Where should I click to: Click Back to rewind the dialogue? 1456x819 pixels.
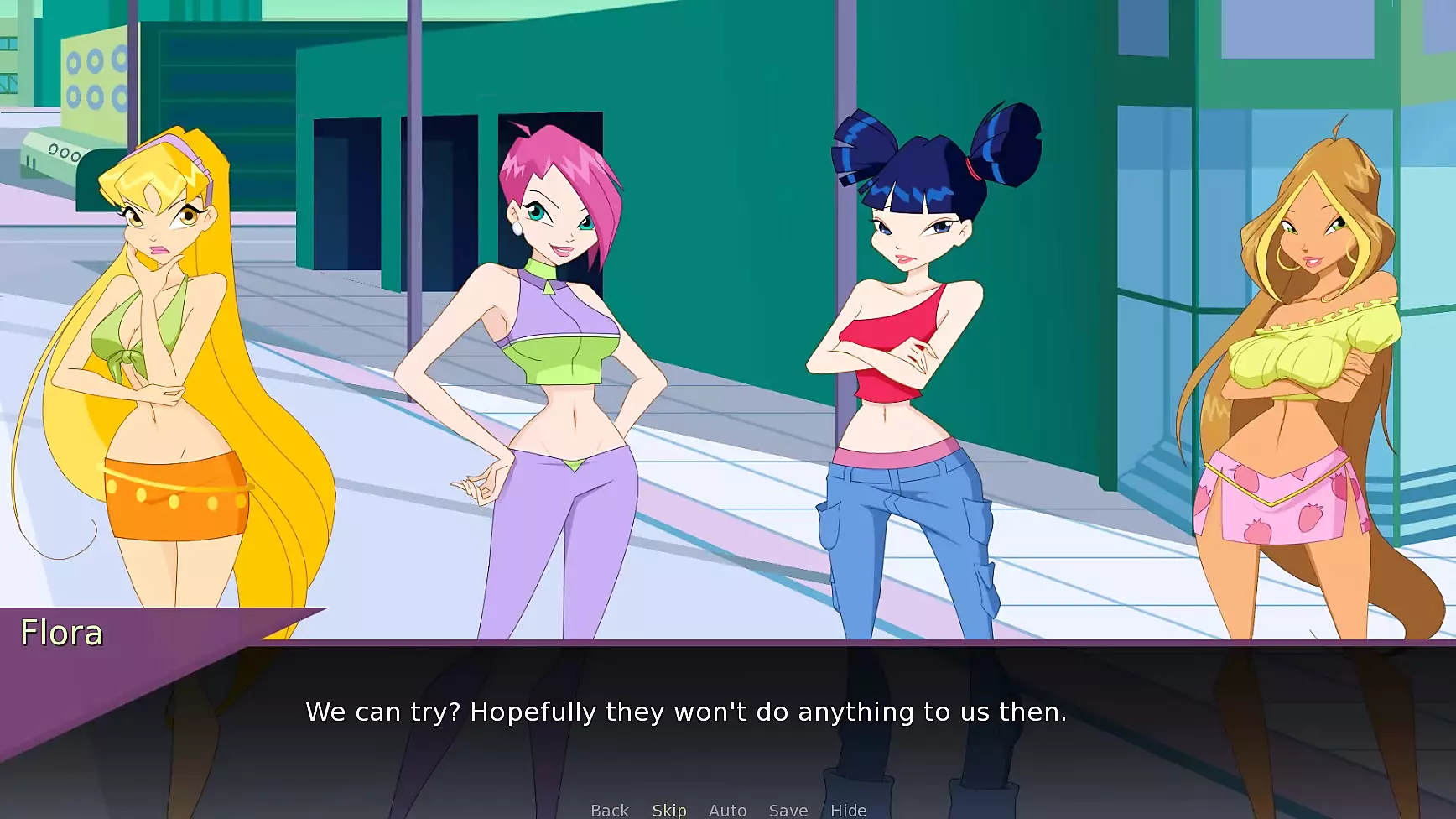coord(610,809)
